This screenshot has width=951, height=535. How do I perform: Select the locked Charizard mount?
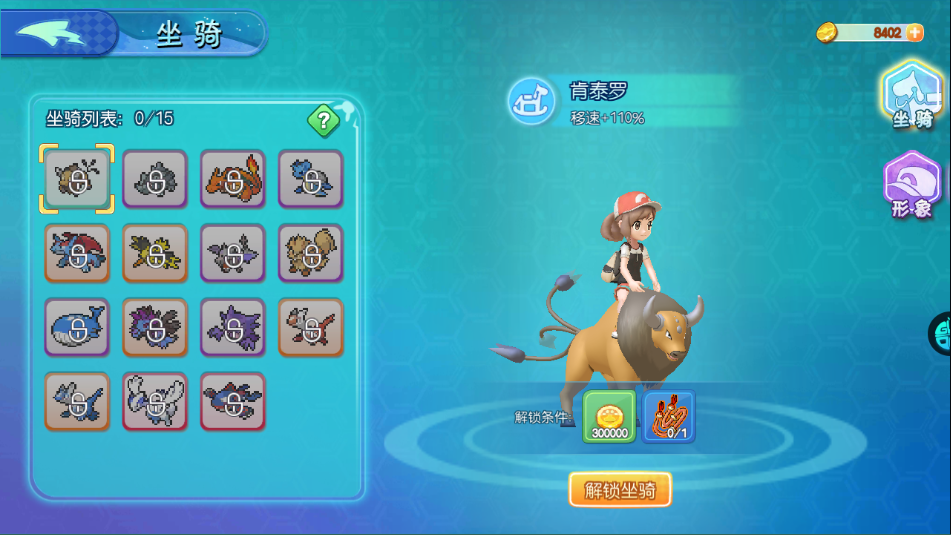tap(232, 179)
